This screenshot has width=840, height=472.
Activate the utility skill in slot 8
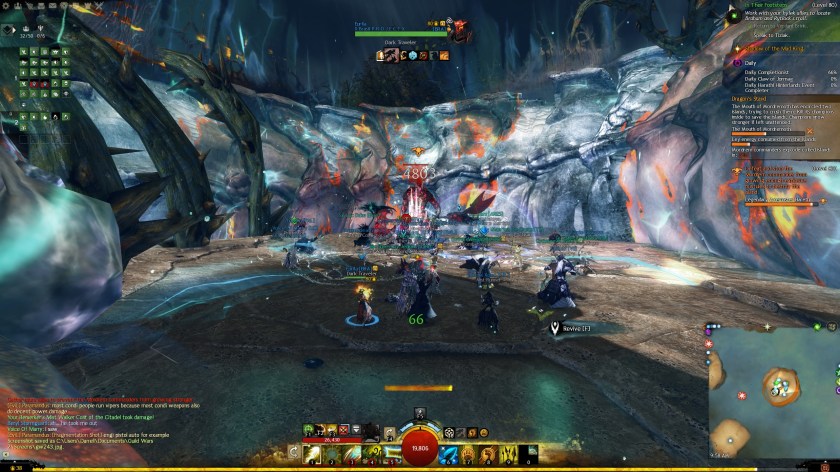pos(490,455)
